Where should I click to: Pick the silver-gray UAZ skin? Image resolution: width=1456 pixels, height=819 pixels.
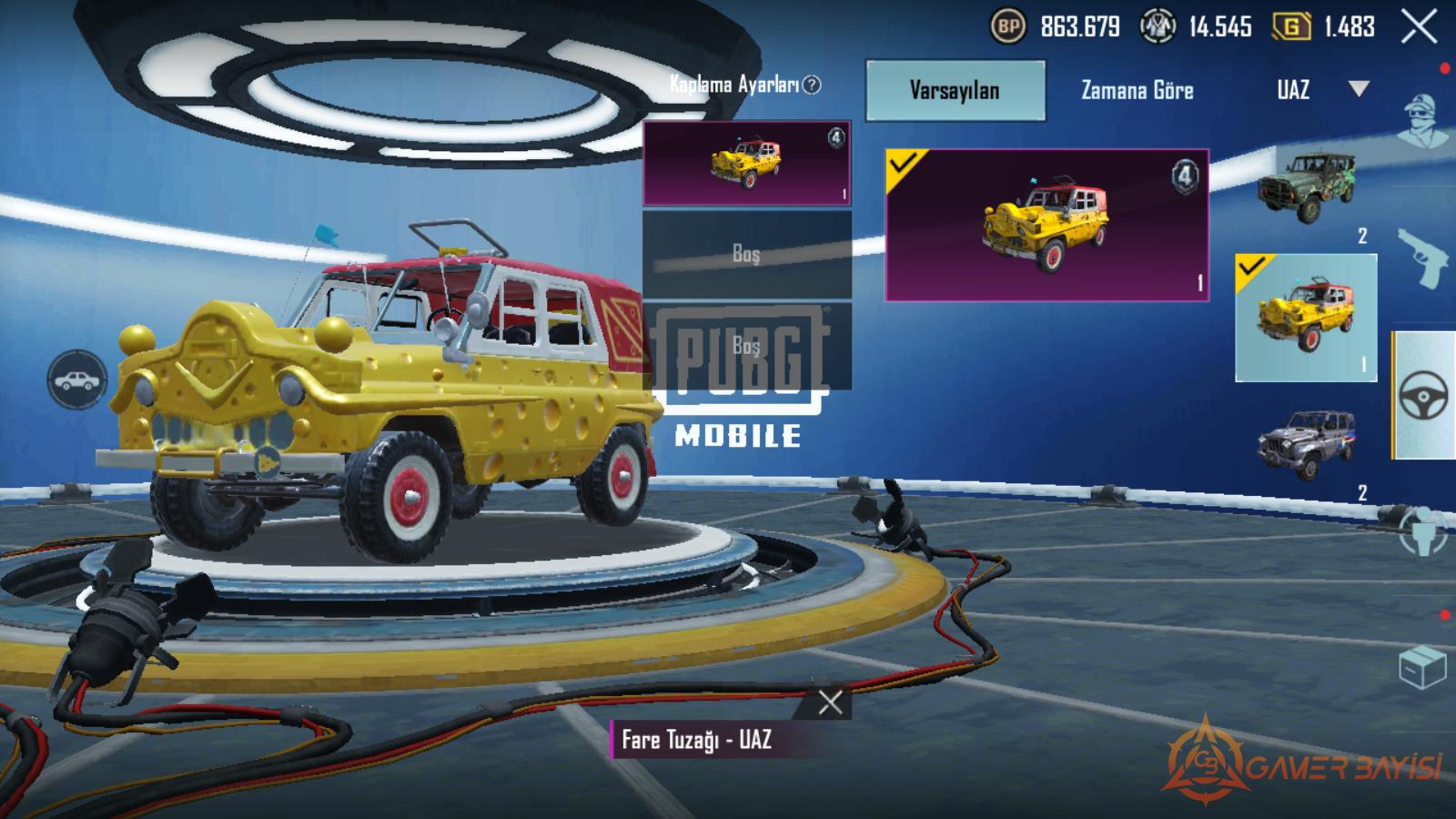(1306, 444)
